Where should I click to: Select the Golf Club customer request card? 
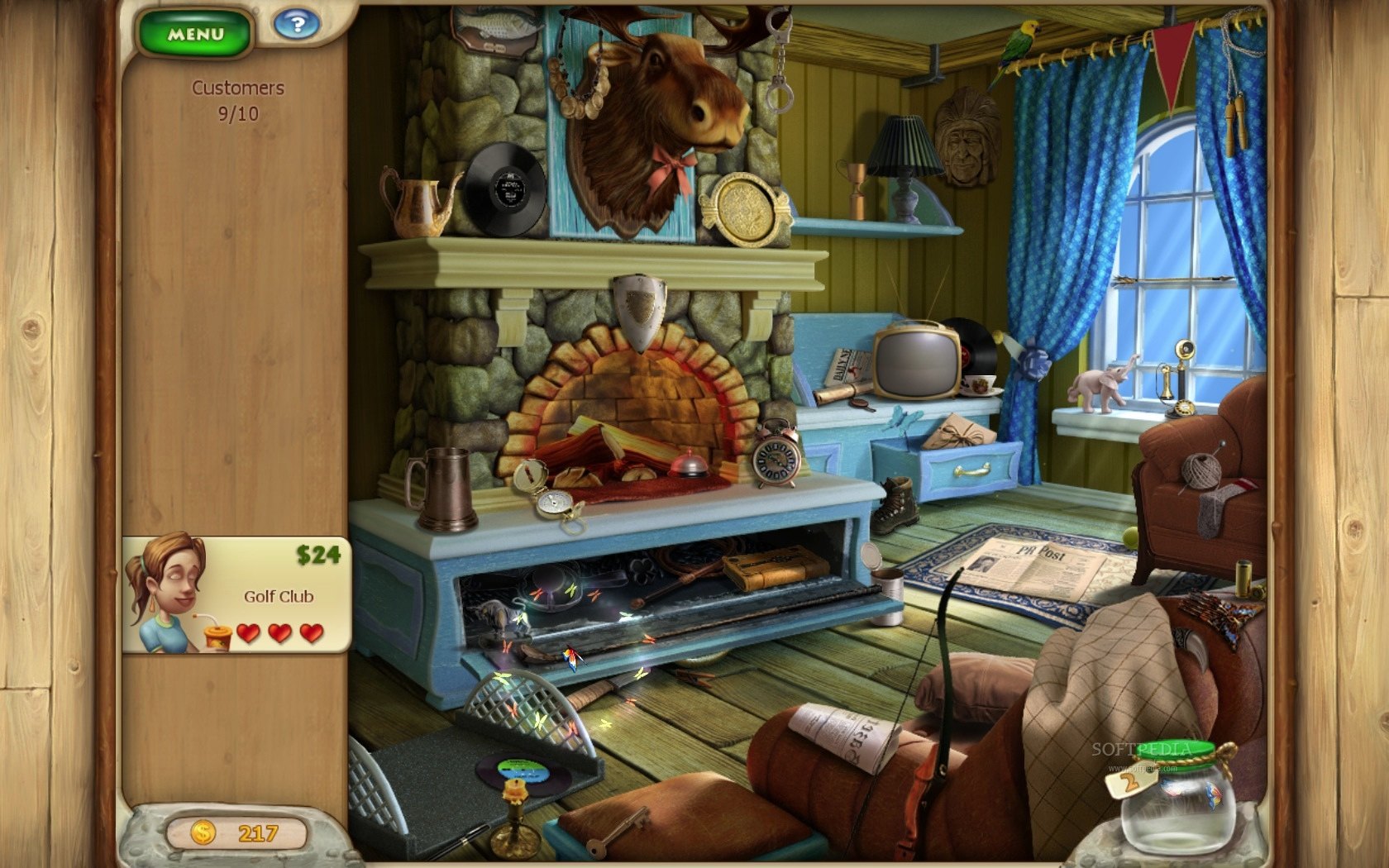tap(240, 595)
